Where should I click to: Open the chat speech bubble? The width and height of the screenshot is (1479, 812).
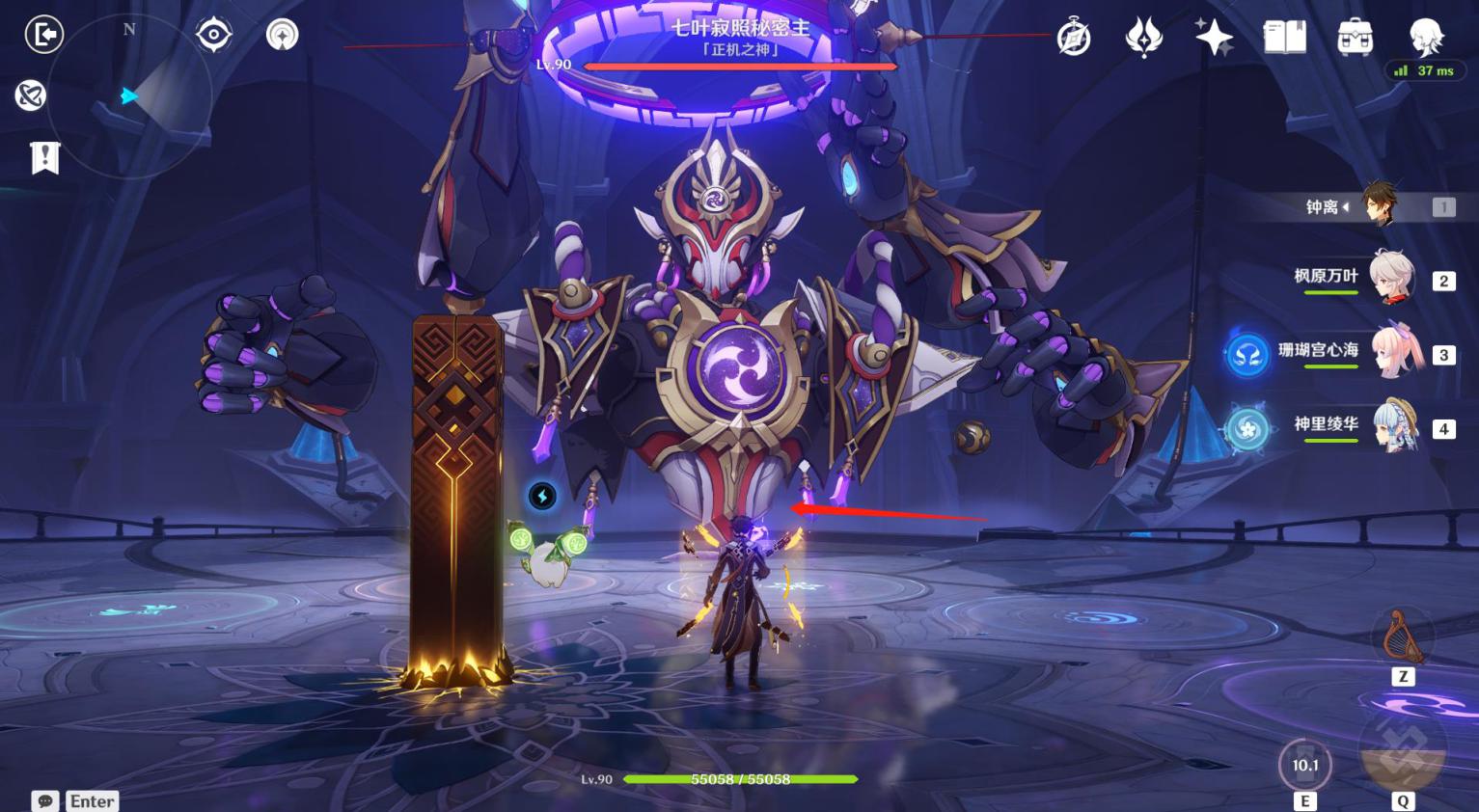click(x=45, y=801)
